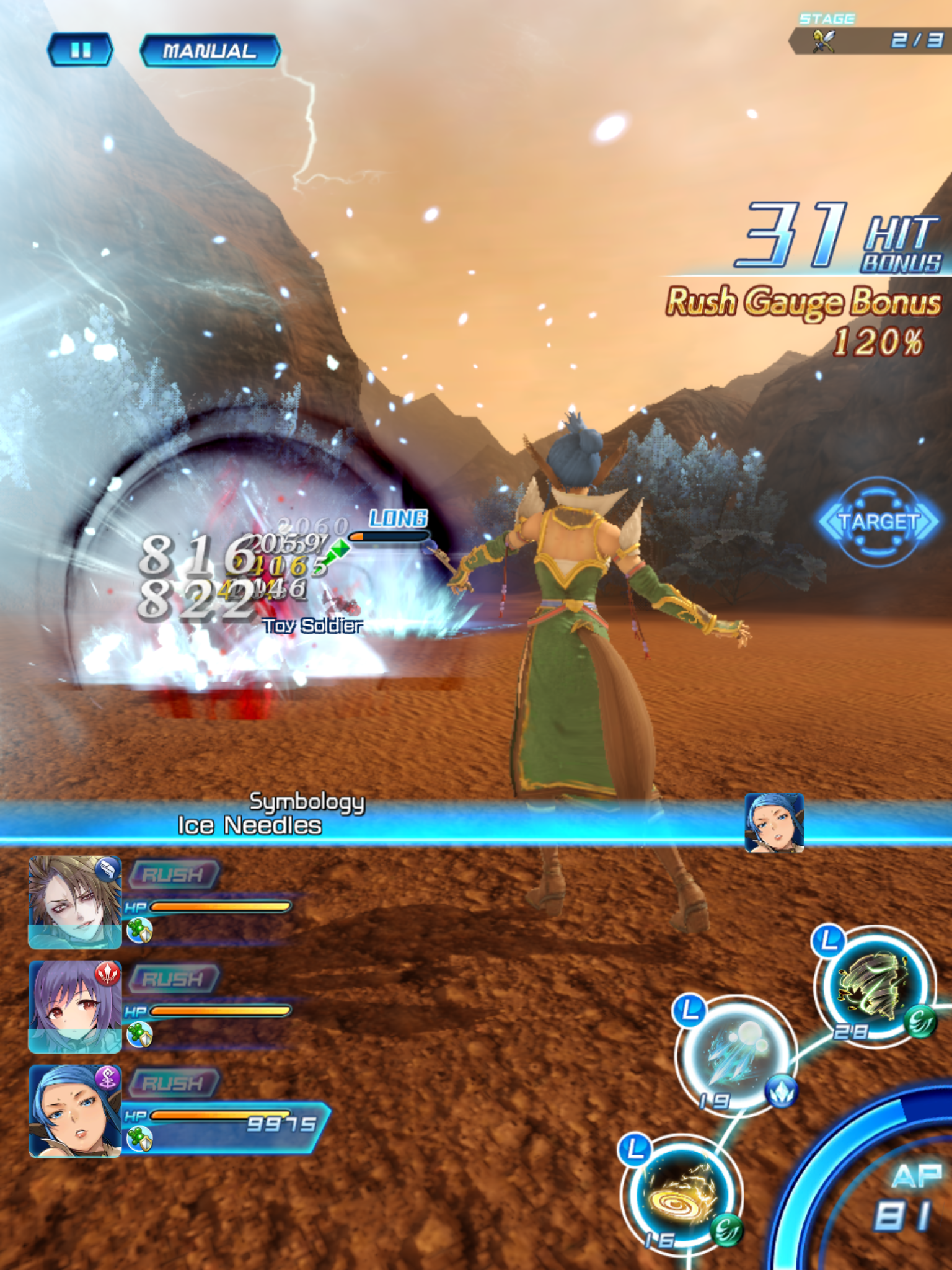Image resolution: width=952 pixels, height=1270 pixels.
Task: Tap the purple emblem on the blue-haired character's portrait
Action: [108, 1078]
